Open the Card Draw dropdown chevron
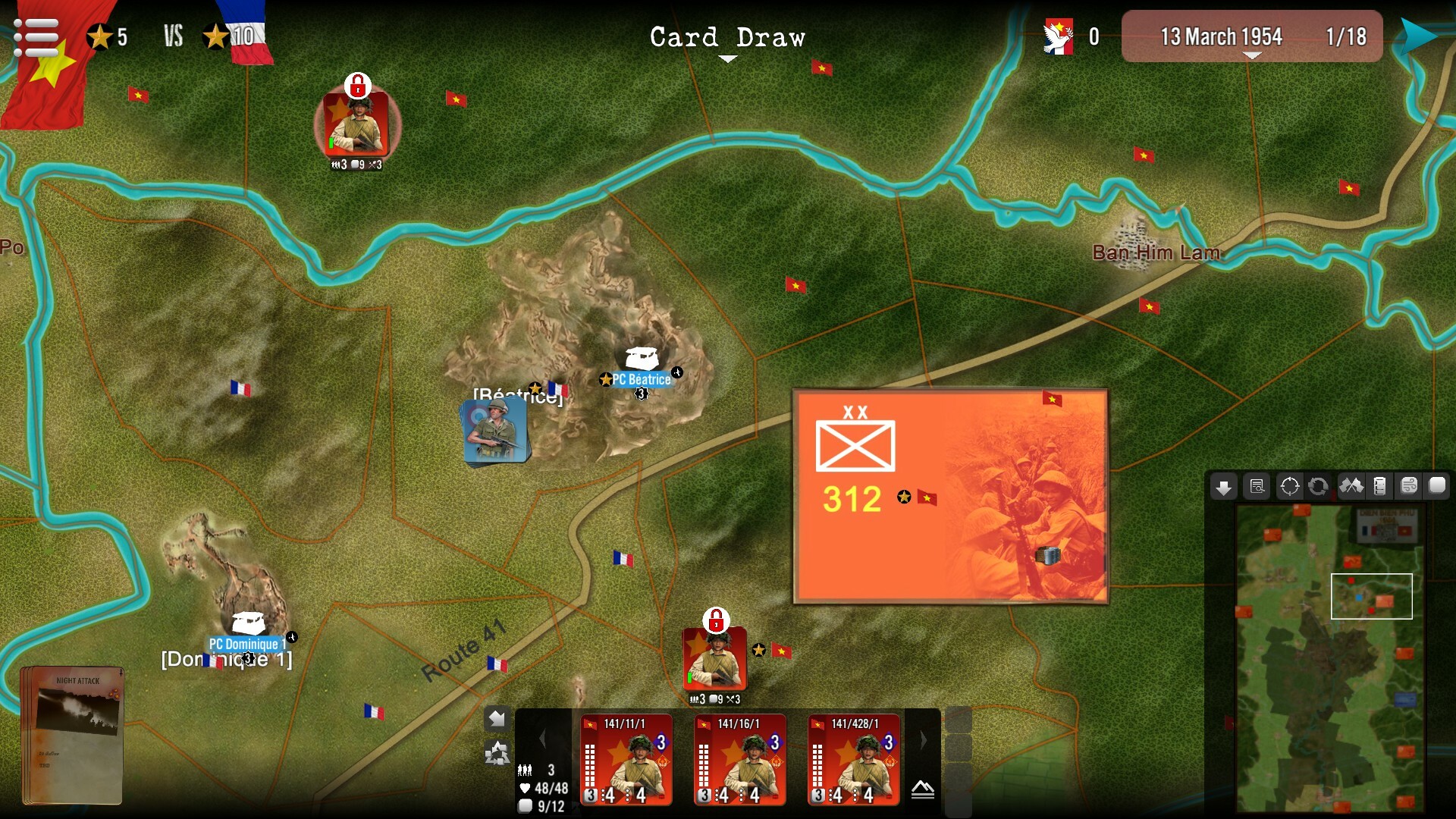 tap(727, 57)
